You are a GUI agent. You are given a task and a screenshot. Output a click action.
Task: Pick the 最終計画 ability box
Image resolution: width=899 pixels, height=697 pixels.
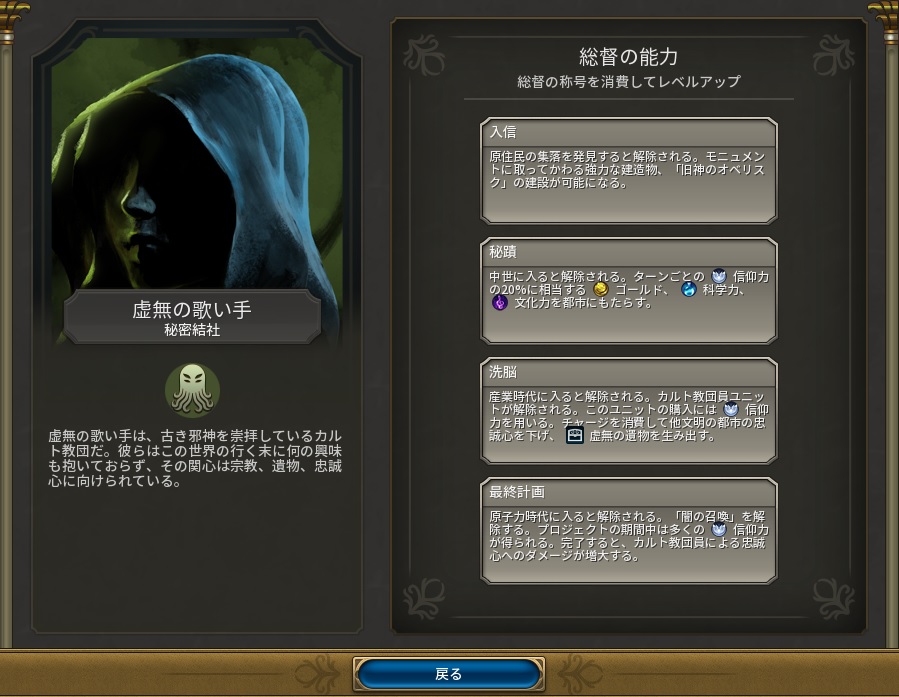pyautogui.click(x=629, y=531)
